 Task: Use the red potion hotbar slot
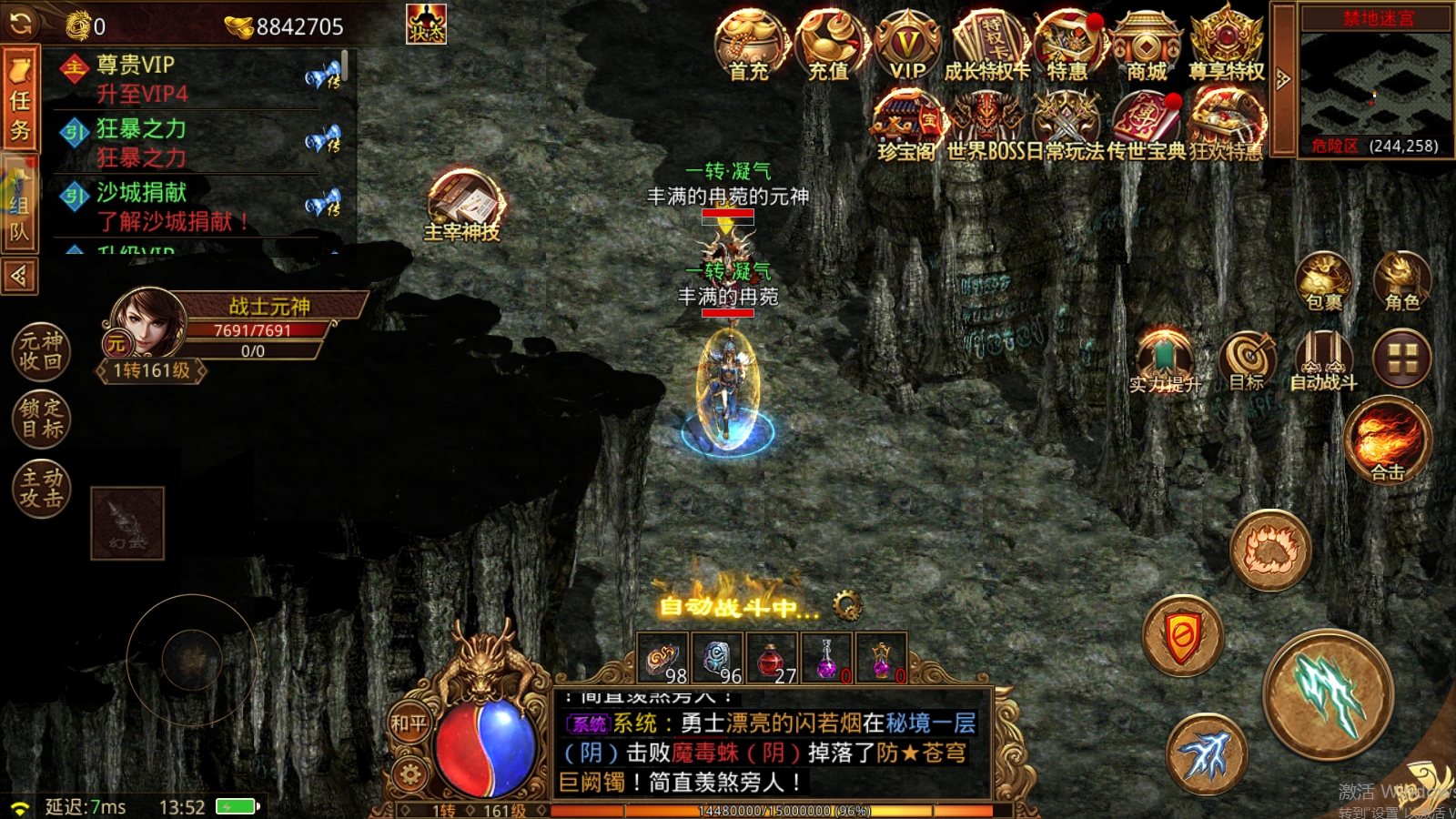click(772, 659)
